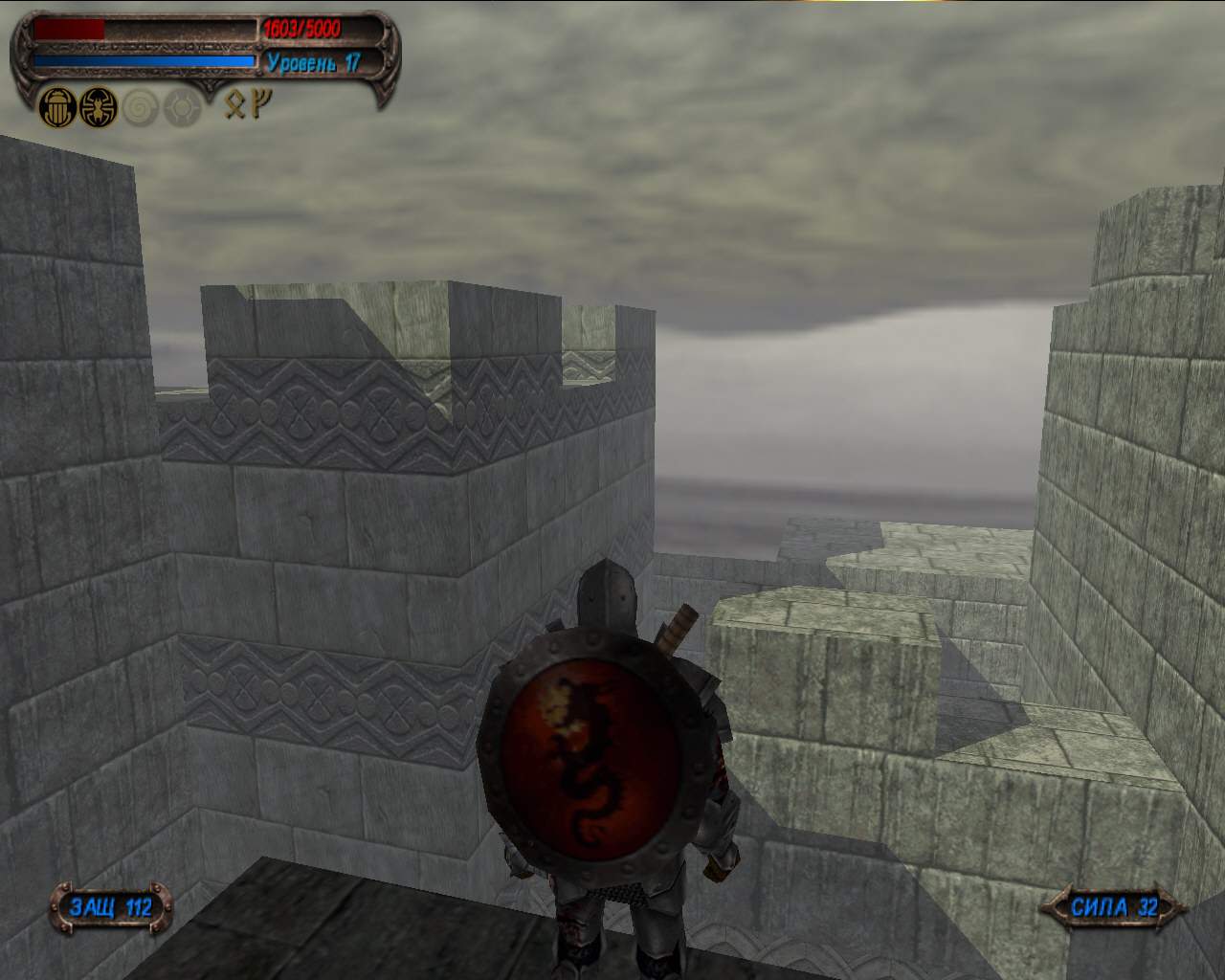This screenshot has width=1225, height=980.
Task: Click the first golden rune (loop-shaped)
Action: pyautogui.click(x=234, y=103)
